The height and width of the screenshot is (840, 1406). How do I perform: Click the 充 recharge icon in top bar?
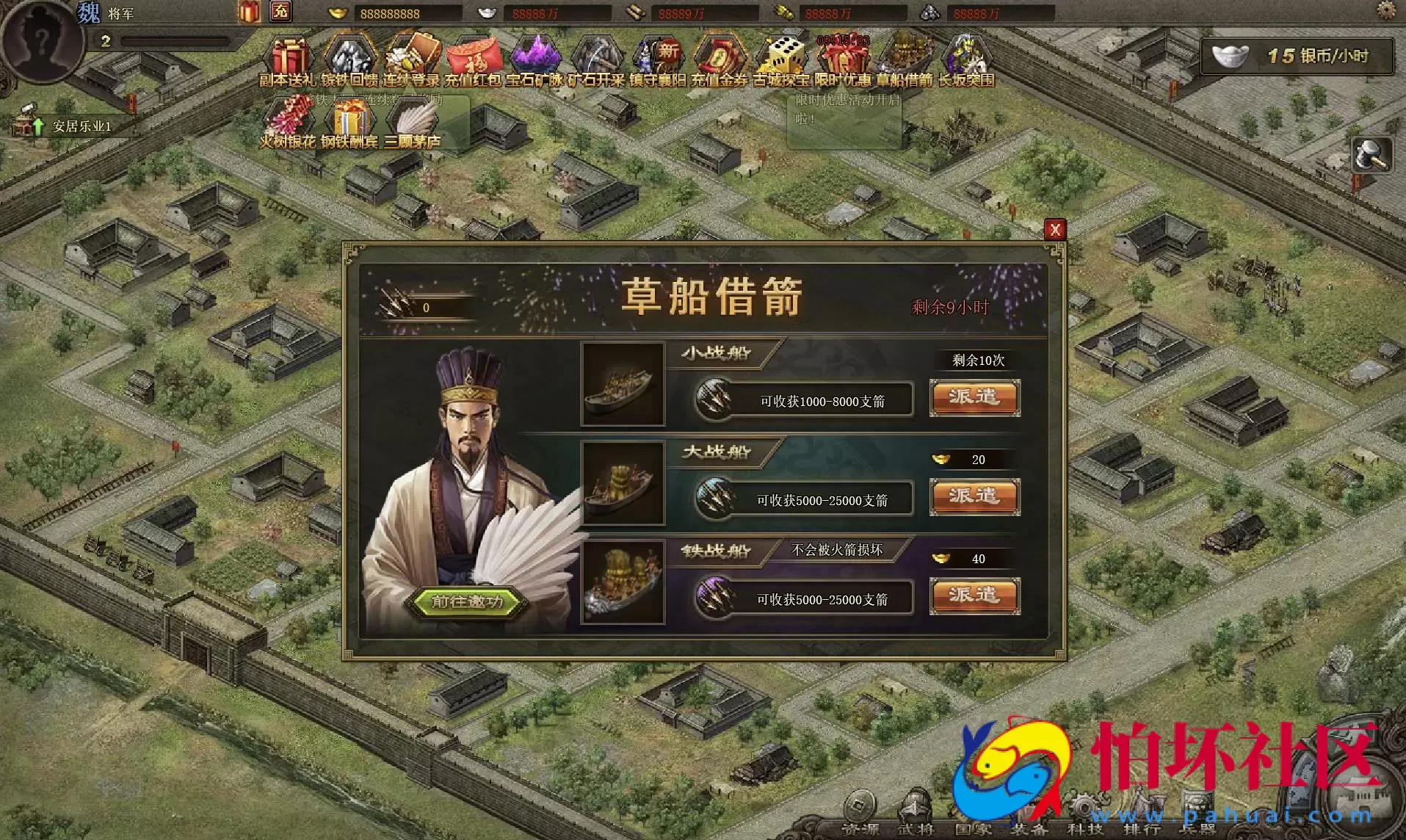coord(280,12)
